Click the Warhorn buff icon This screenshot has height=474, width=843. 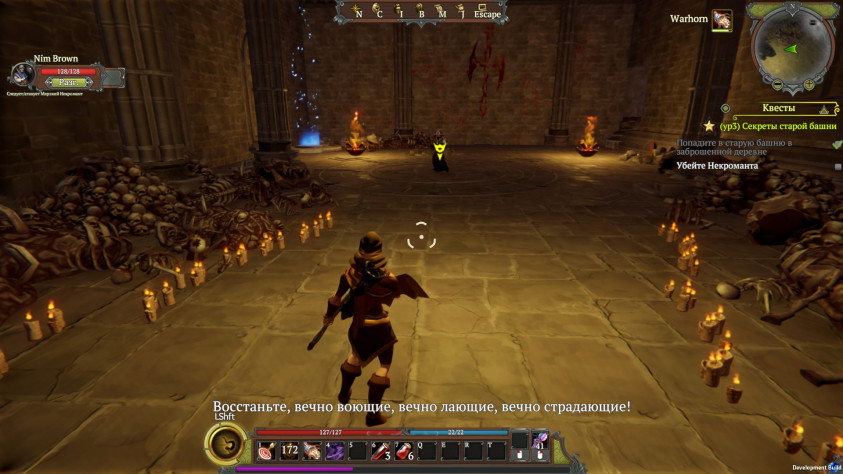(722, 20)
